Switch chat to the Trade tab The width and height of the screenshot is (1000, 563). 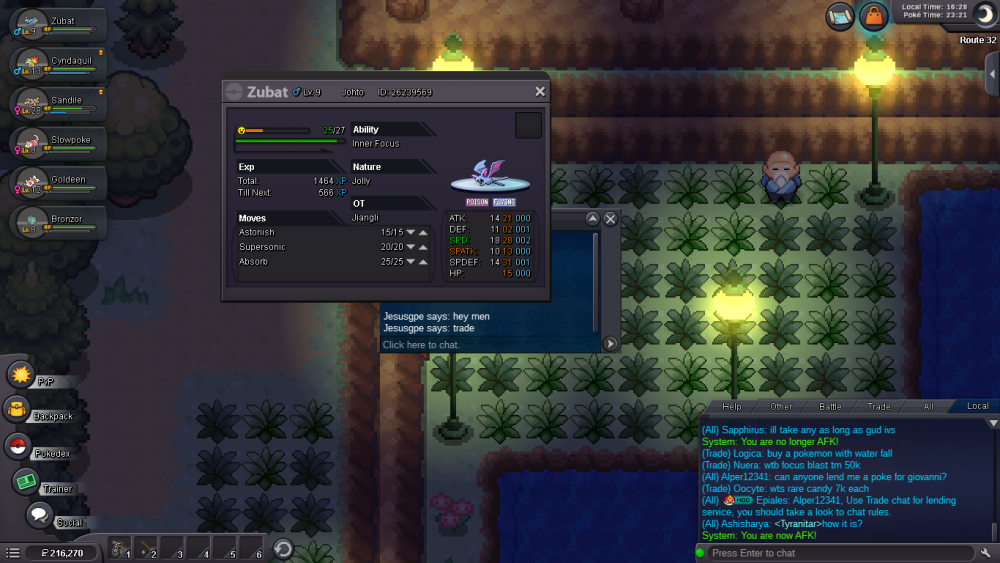pos(879,406)
